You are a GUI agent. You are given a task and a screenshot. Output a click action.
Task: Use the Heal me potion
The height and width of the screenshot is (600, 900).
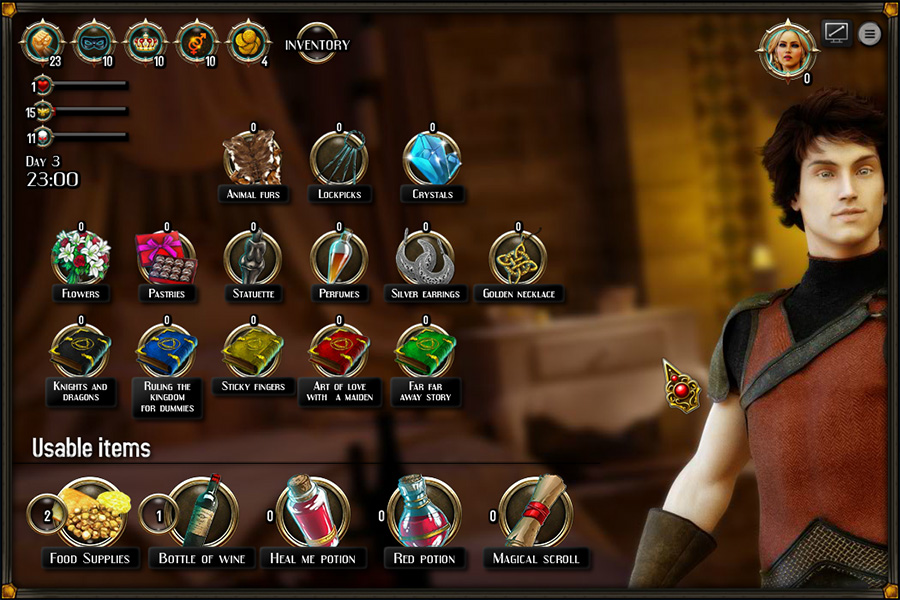313,512
